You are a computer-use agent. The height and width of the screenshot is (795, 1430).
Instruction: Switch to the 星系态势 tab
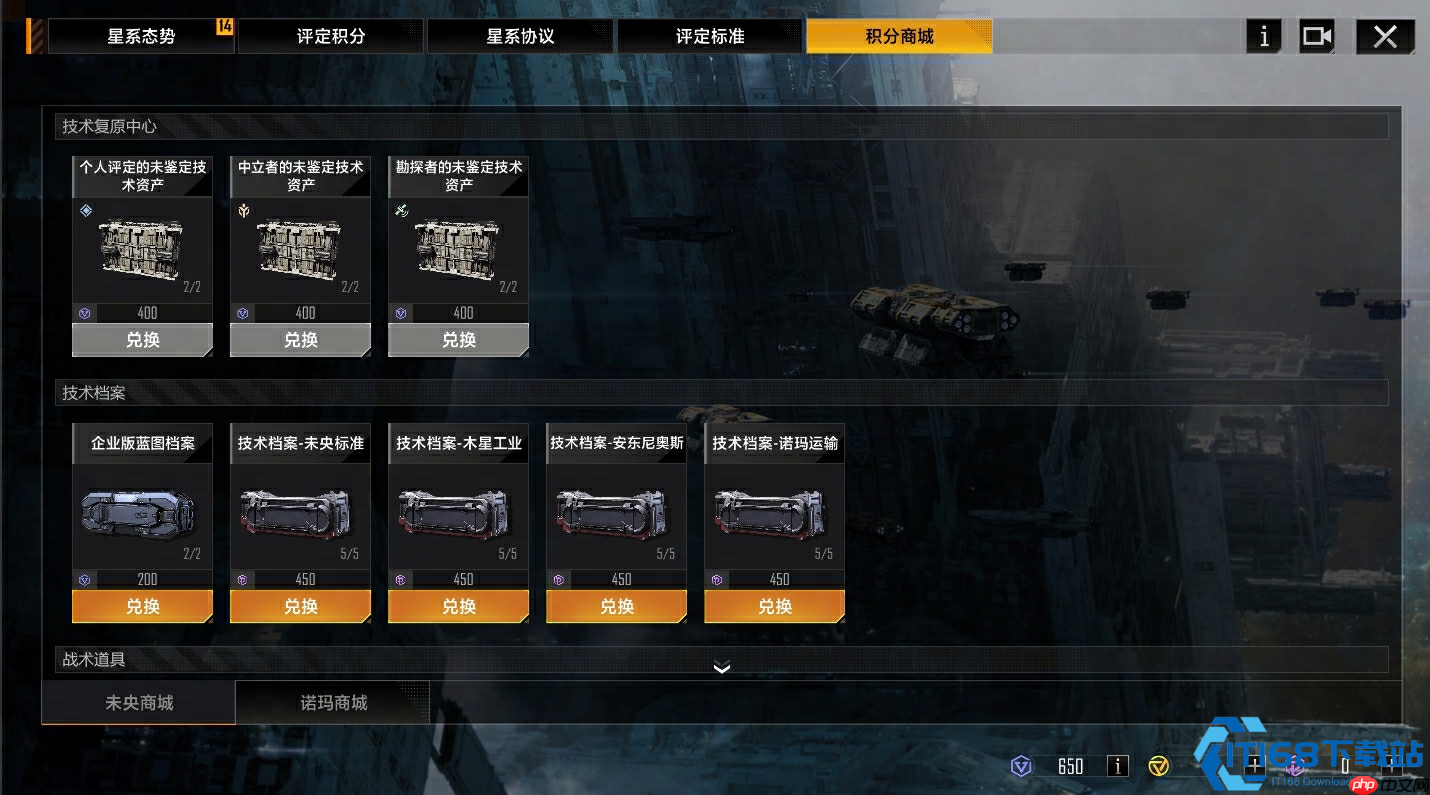tap(141, 37)
